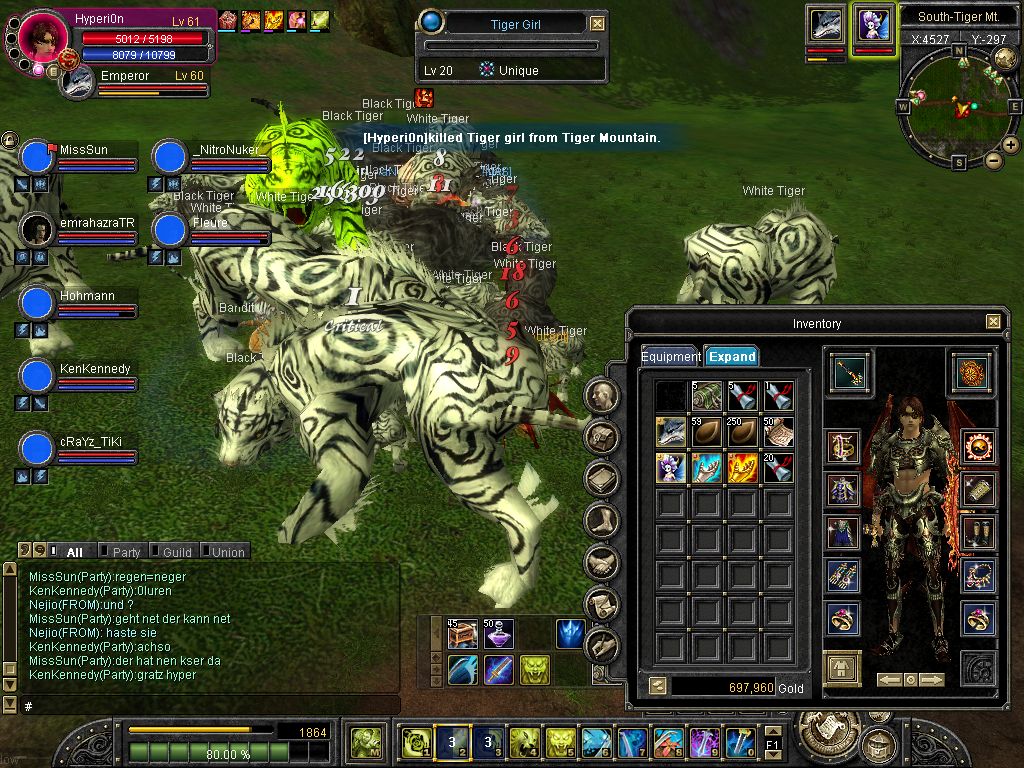
Task: Click the equipped weapon slot in inventory
Action: pyautogui.click(x=849, y=372)
